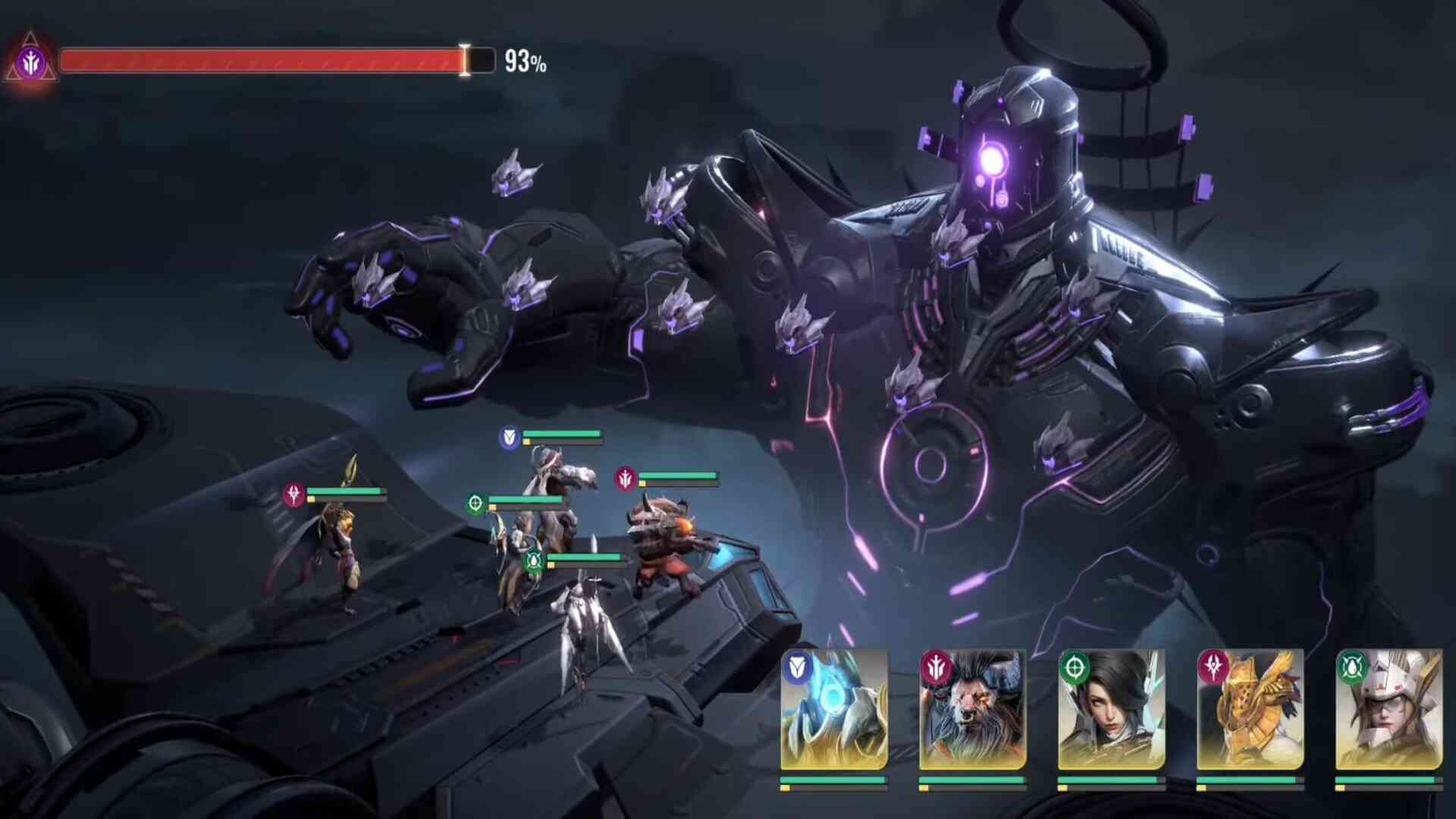Trigger the golden armored knight hero card
Screen dimensions: 1456x819
click(x=1250, y=710)
